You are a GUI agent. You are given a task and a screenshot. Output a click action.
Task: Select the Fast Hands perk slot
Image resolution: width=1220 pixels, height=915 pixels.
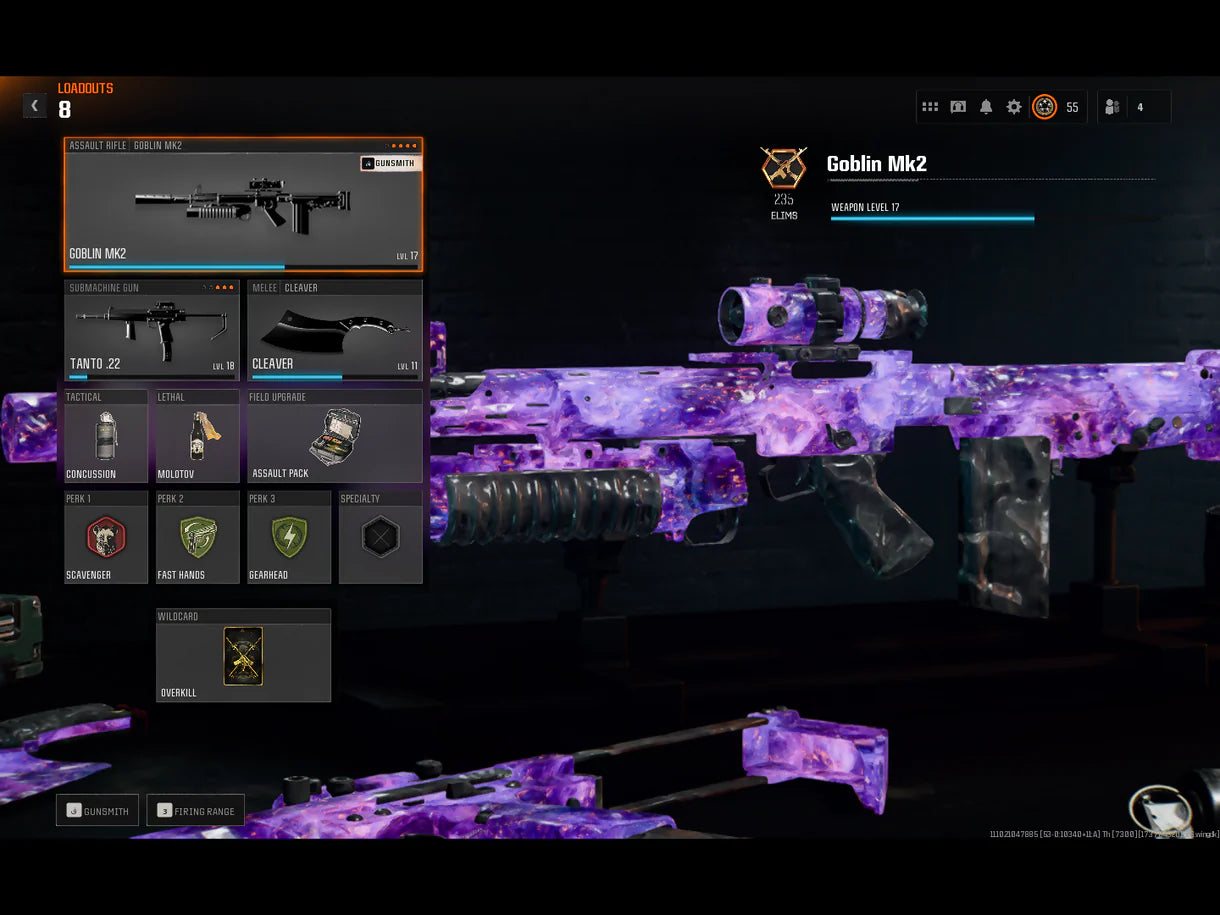198,537
